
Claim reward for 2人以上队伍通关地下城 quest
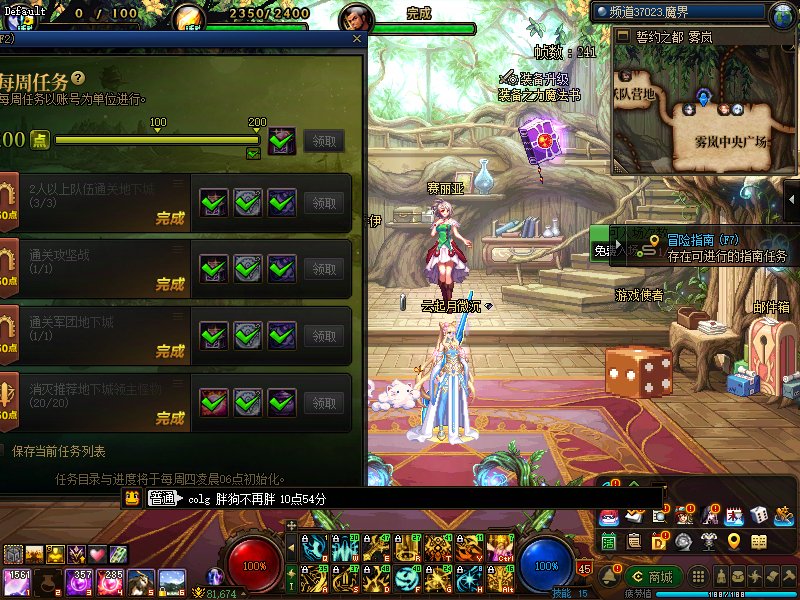click(323, 203)
